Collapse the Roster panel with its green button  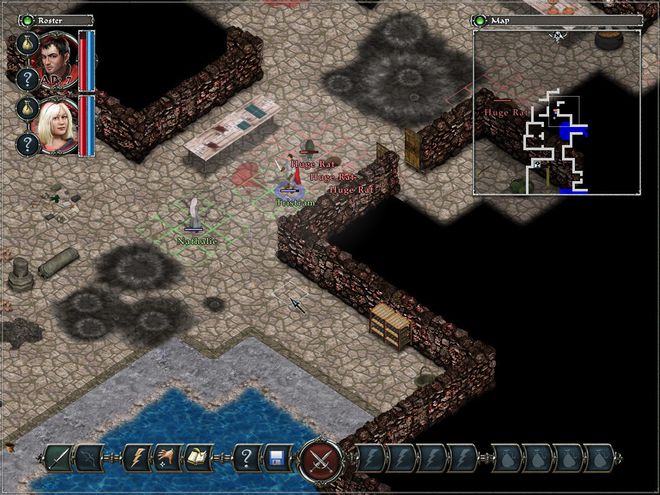click(x=28, y=19)
